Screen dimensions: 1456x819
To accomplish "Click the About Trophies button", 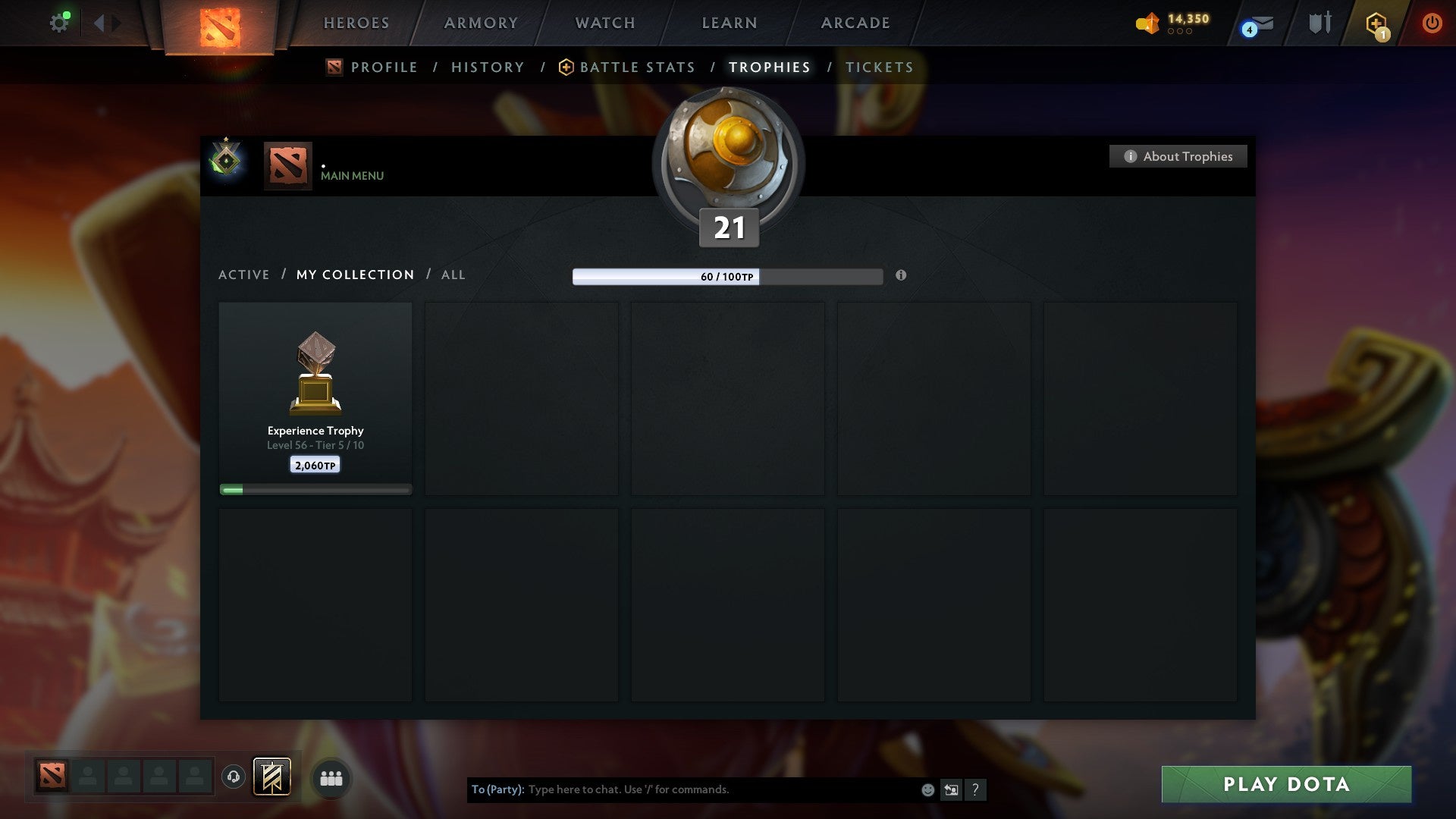I will coord(1178,156).
